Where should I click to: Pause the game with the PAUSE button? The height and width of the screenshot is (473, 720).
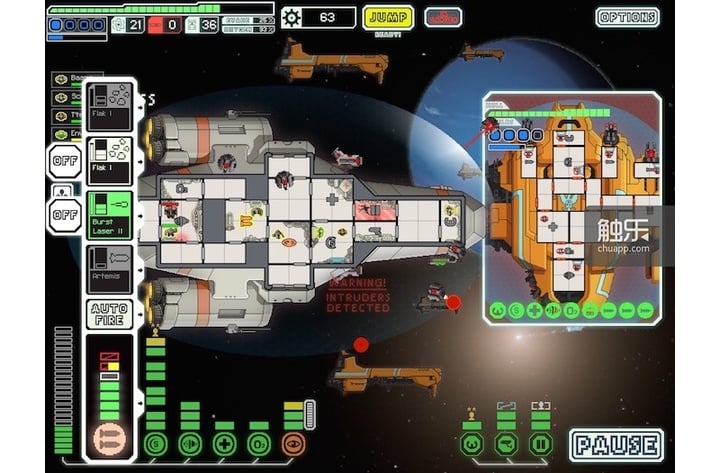tap(616, 445)
